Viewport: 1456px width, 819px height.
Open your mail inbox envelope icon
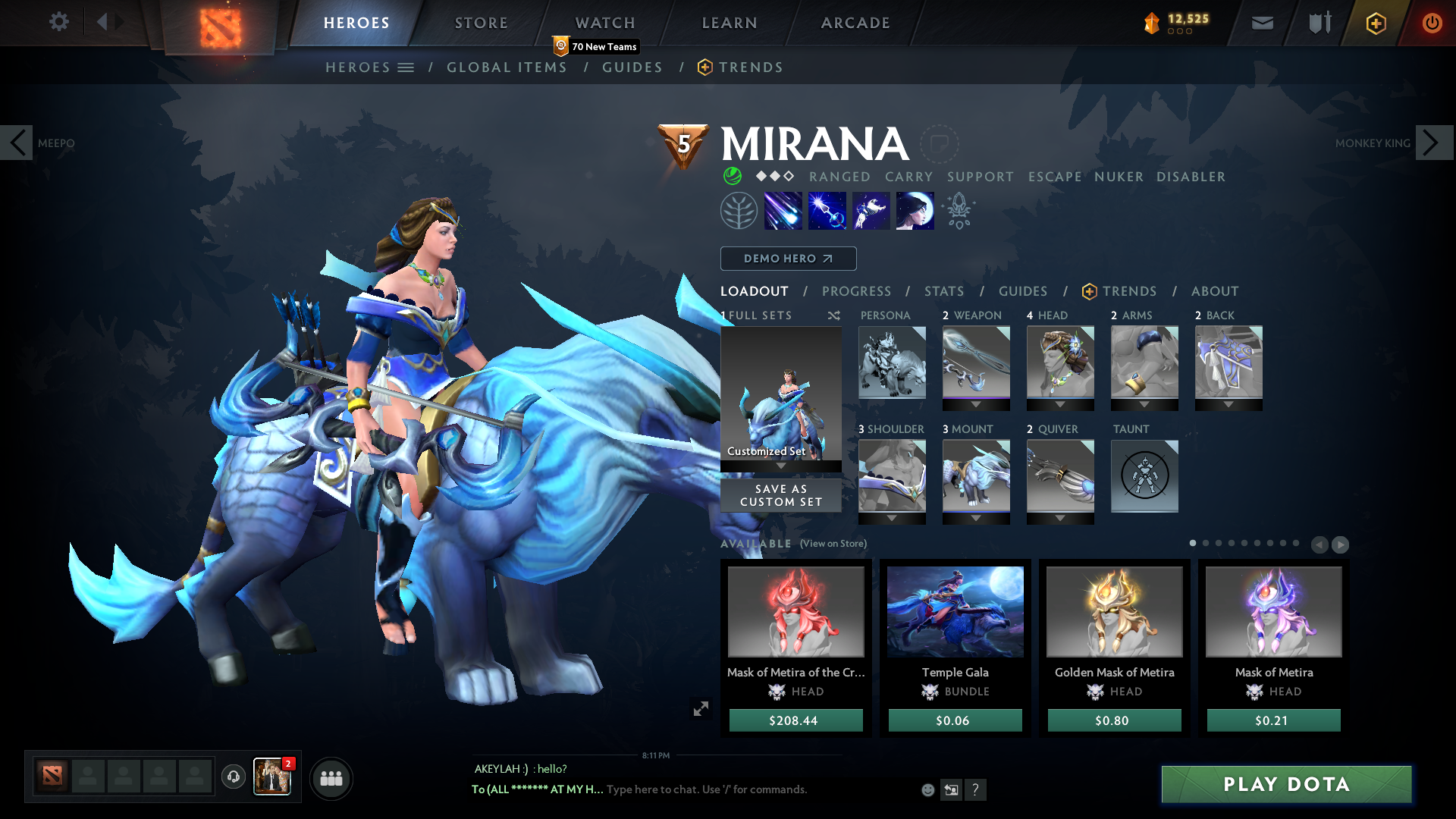pos(1261,23)
